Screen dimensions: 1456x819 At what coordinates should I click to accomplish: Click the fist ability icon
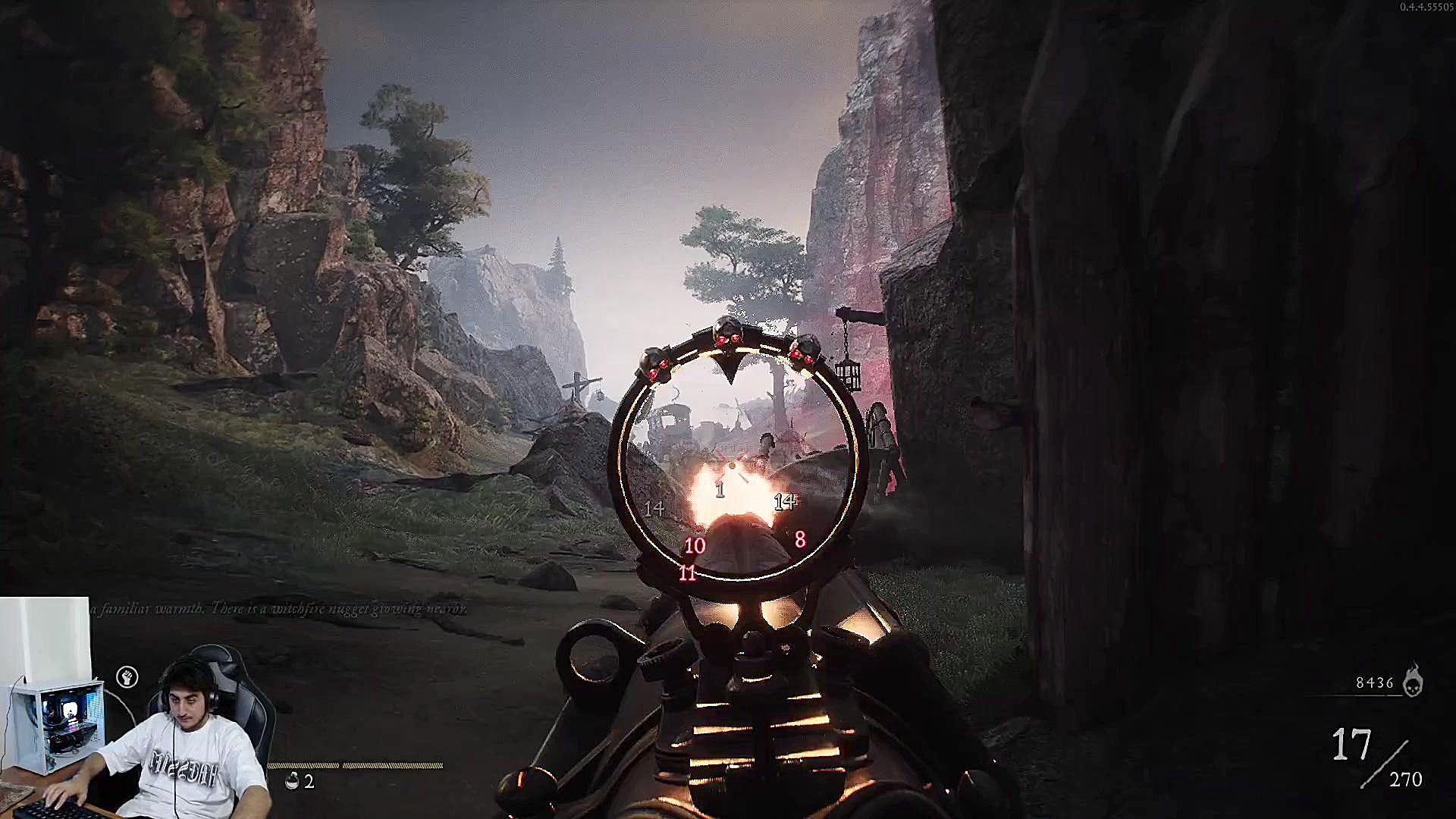click(x=127, y=677)
